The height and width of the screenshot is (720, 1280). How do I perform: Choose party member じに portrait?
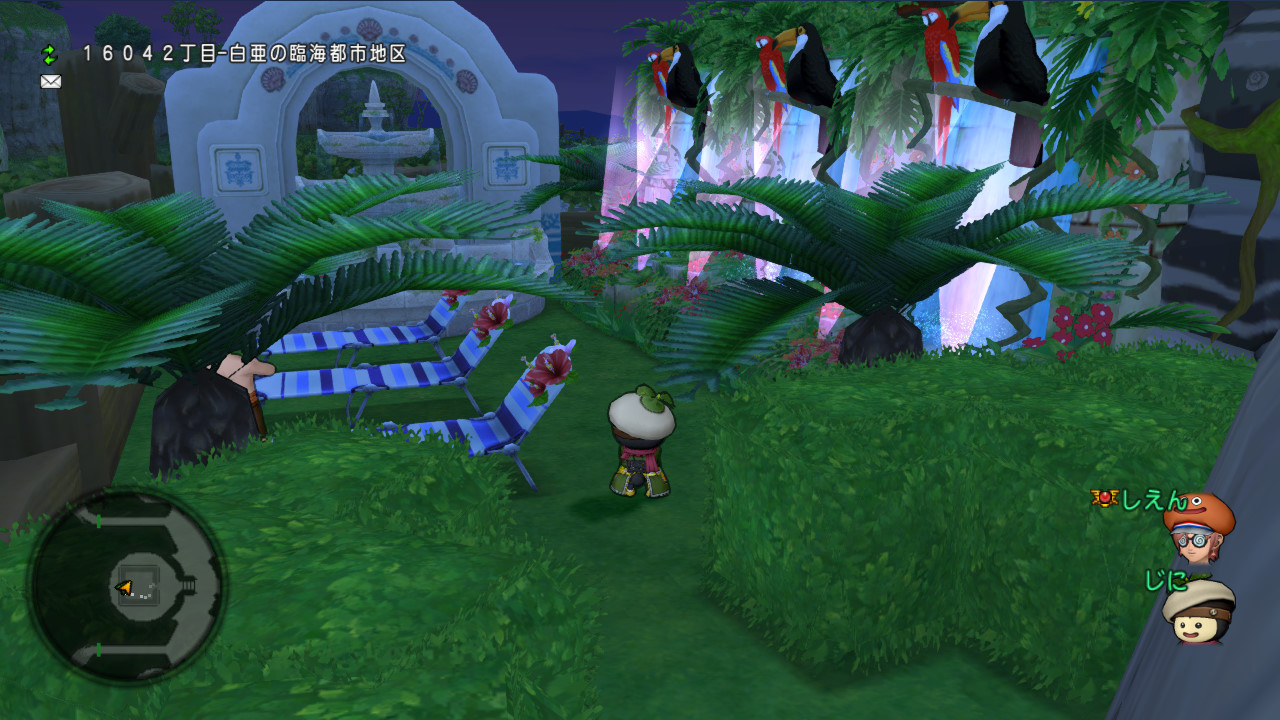(x=1198, y=611)
